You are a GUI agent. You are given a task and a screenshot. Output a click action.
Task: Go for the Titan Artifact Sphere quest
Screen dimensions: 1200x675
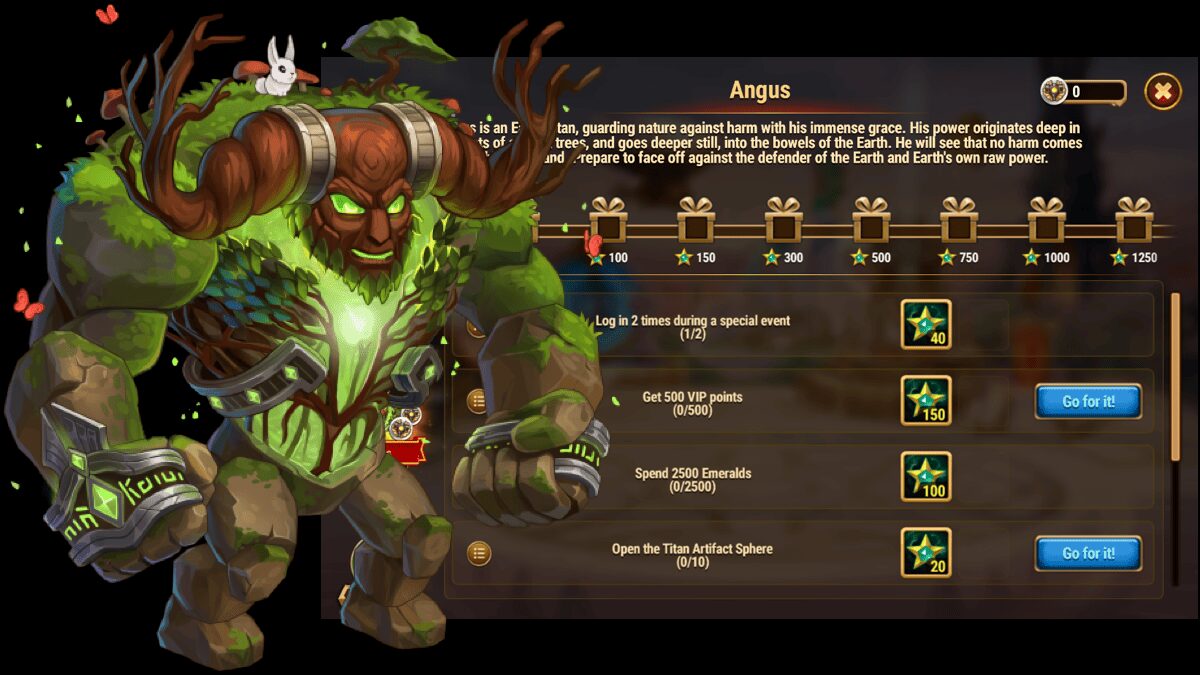point(1088,553)
